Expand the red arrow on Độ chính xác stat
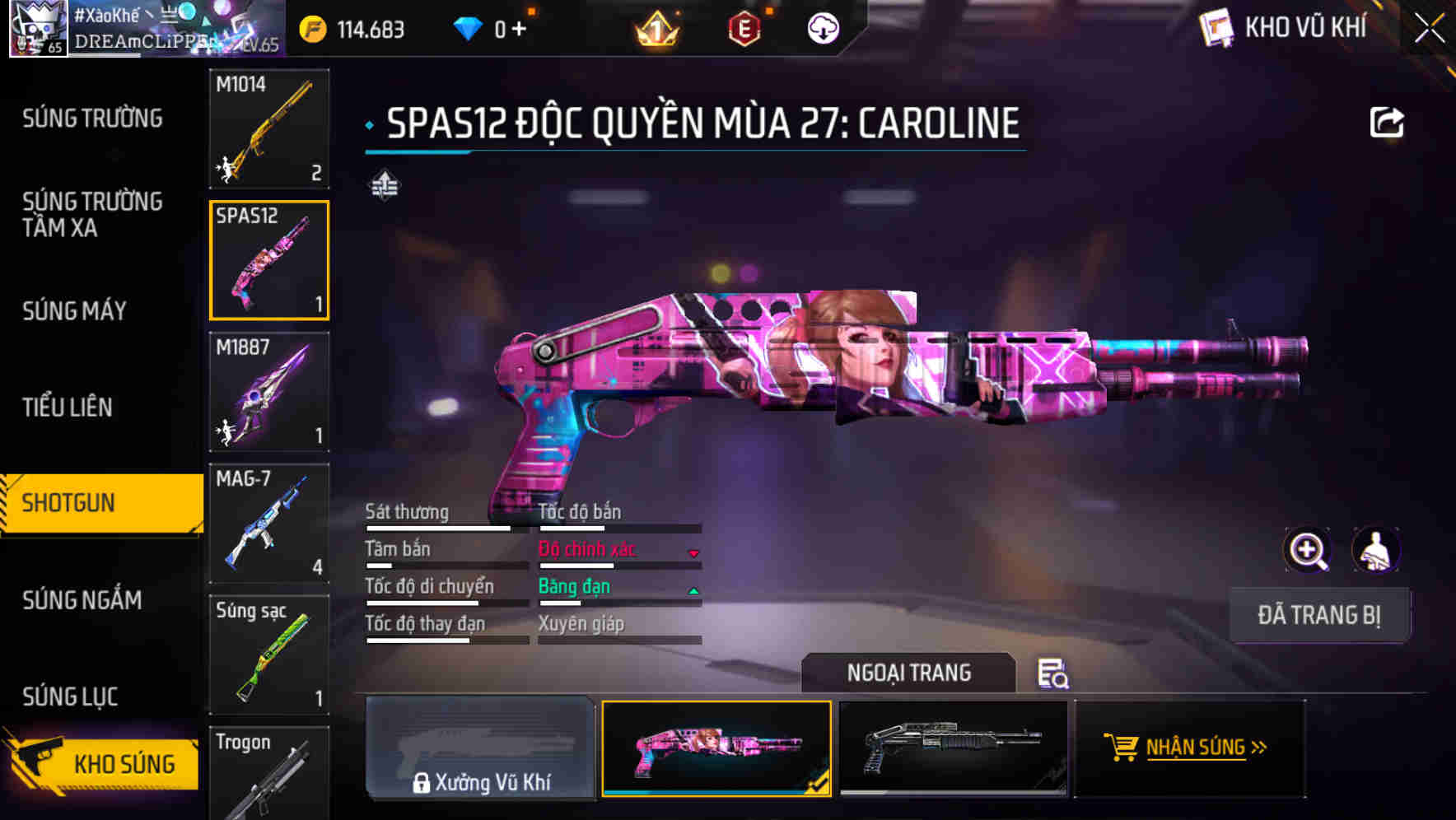Screen dimensions: 1456x820 coord(693,553)
